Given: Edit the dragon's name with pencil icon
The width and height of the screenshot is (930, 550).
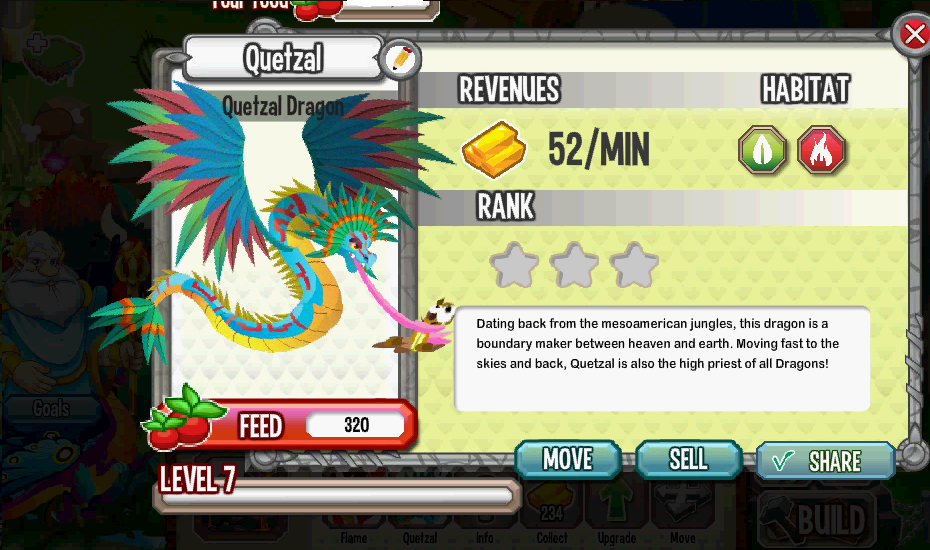Looking at the screenshot, I should 399,60.
